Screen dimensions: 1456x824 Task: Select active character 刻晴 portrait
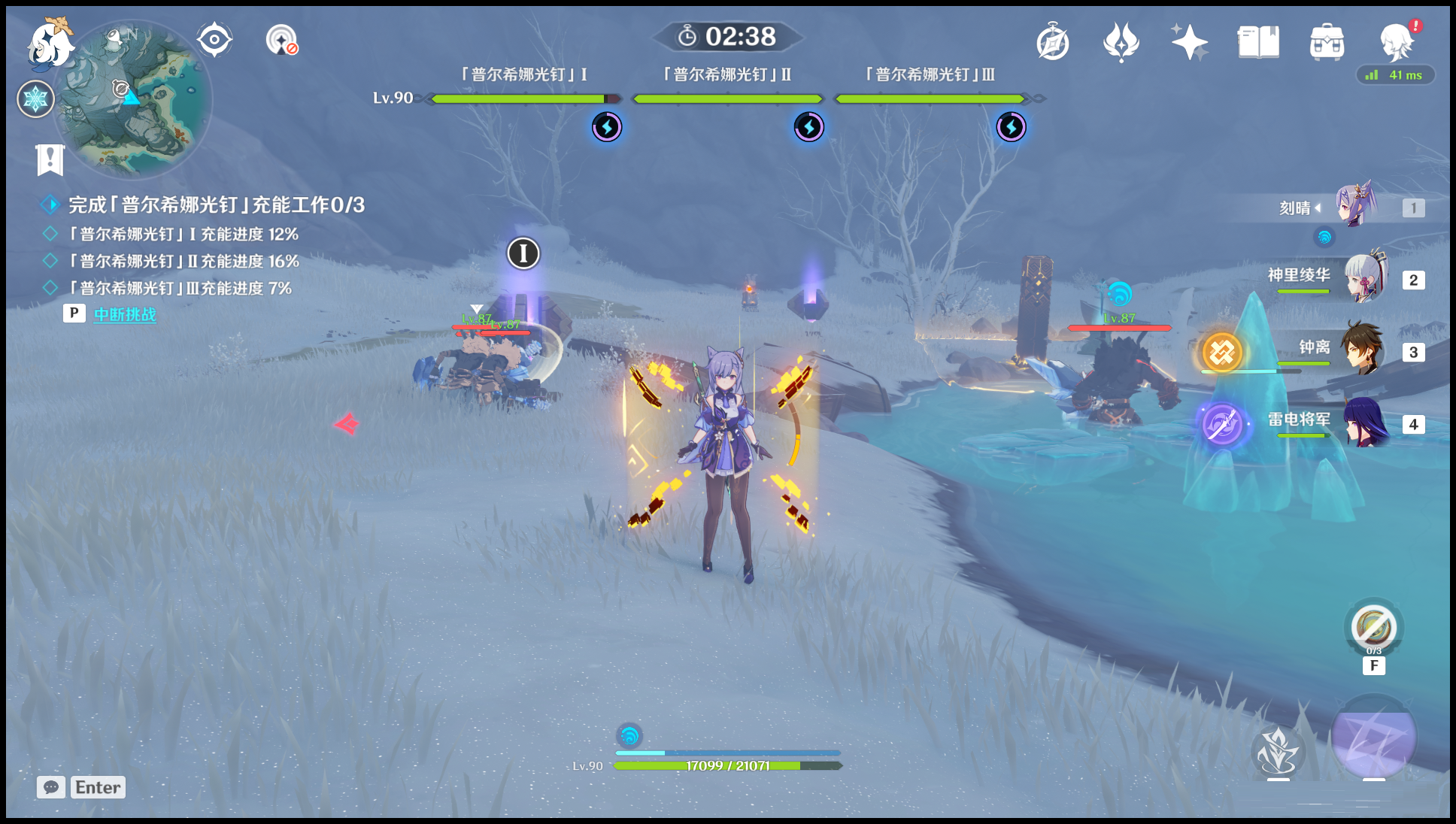pyautogui.click(x=1356, y=204)
